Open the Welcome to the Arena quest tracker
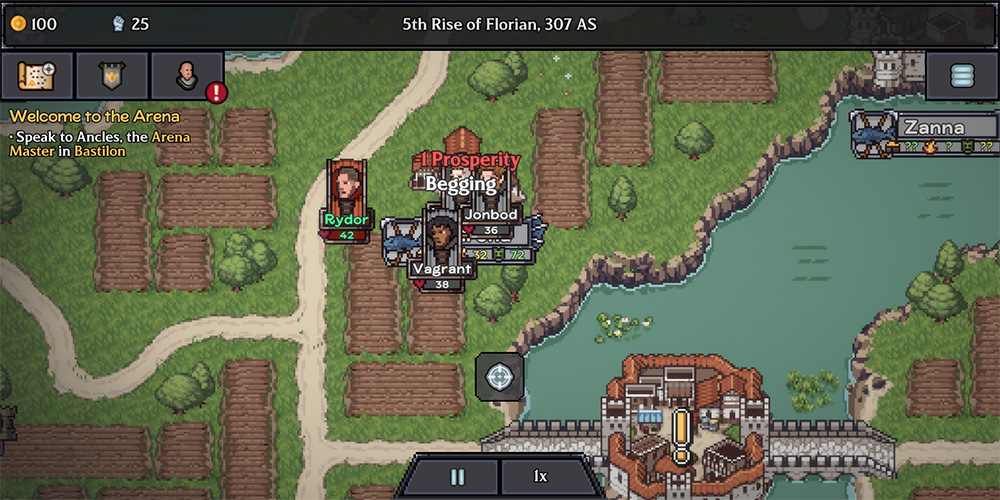 95,116
